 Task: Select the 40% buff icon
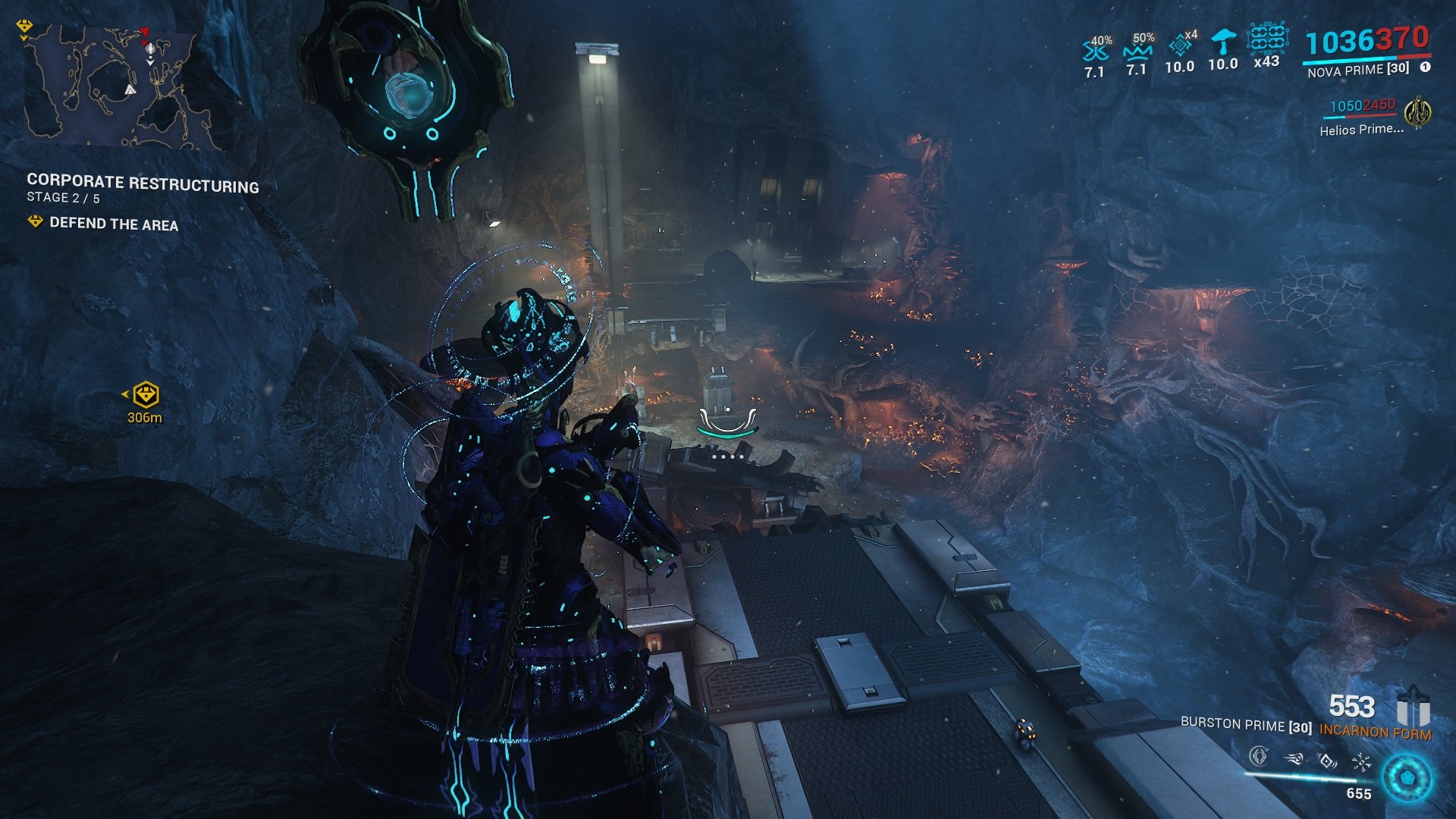tap(1095, 52)
